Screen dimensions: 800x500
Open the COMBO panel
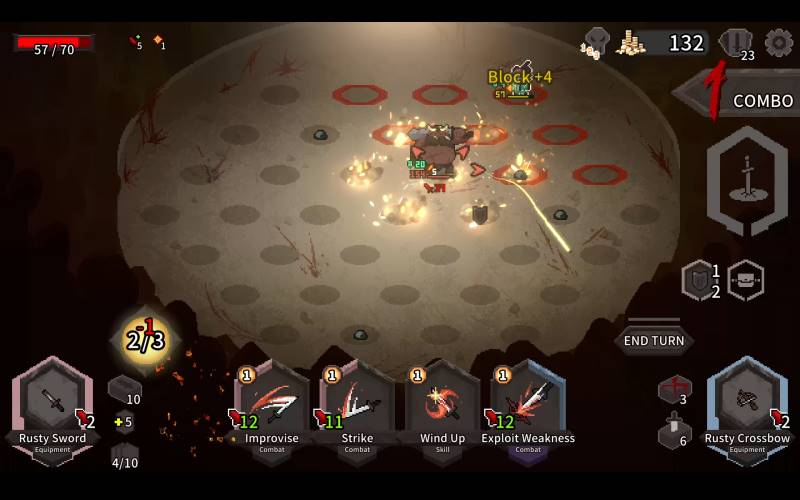(x=740, y=100)
